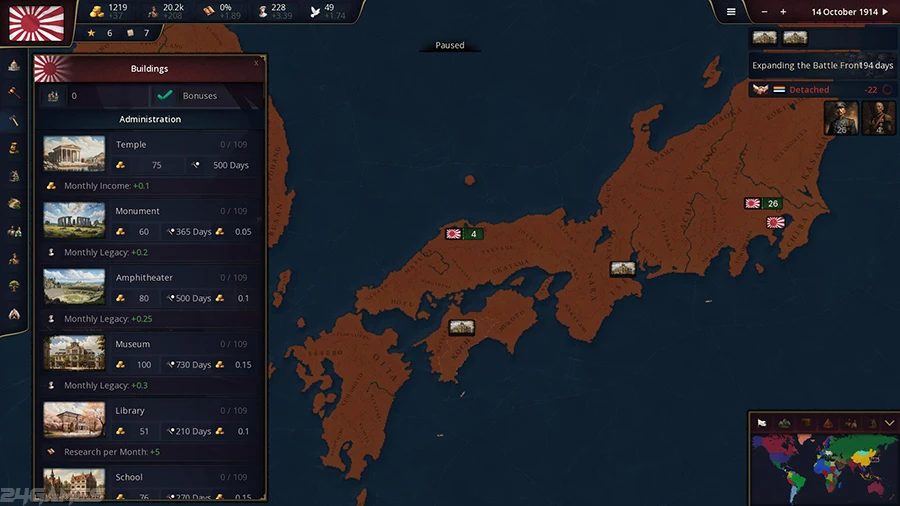The image size is (900, 506).
Task: Select the general portrait numbered 26
Action: click(841, 118)
